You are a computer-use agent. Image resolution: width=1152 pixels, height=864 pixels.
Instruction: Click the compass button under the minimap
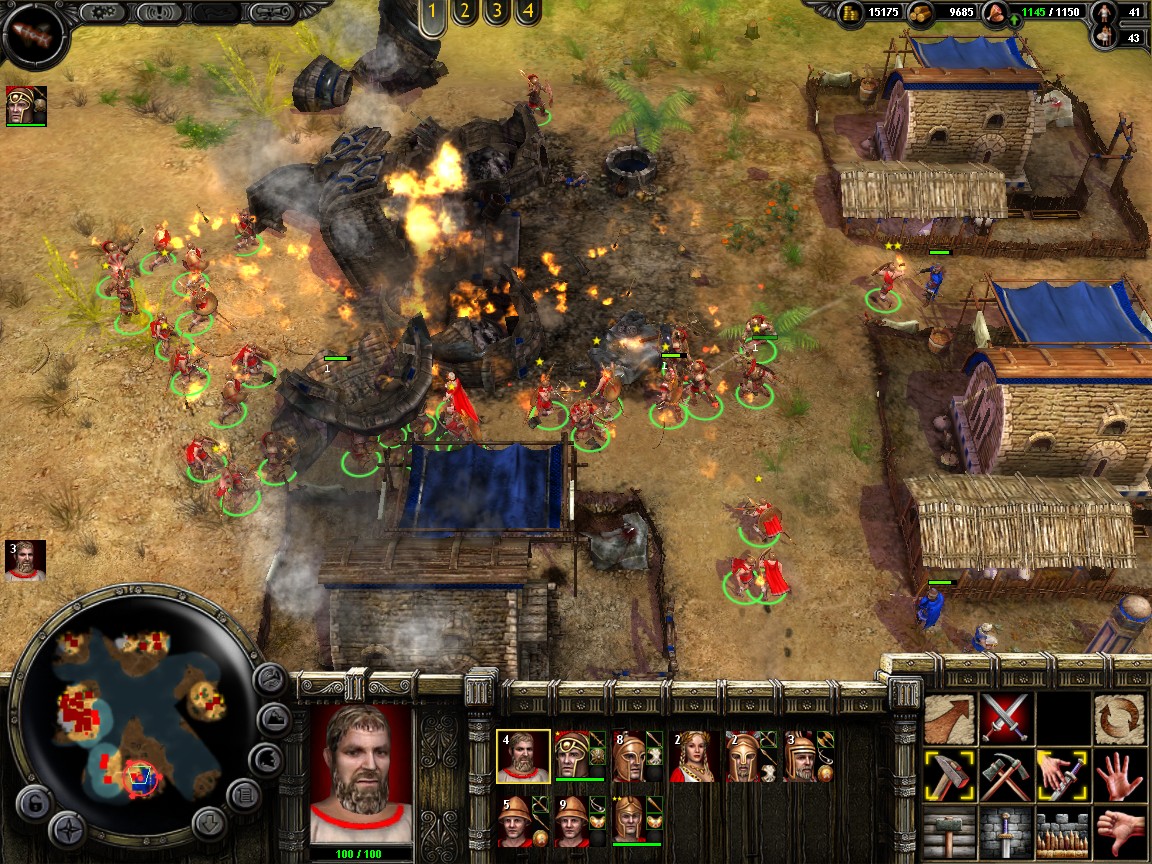click(68, 828)
